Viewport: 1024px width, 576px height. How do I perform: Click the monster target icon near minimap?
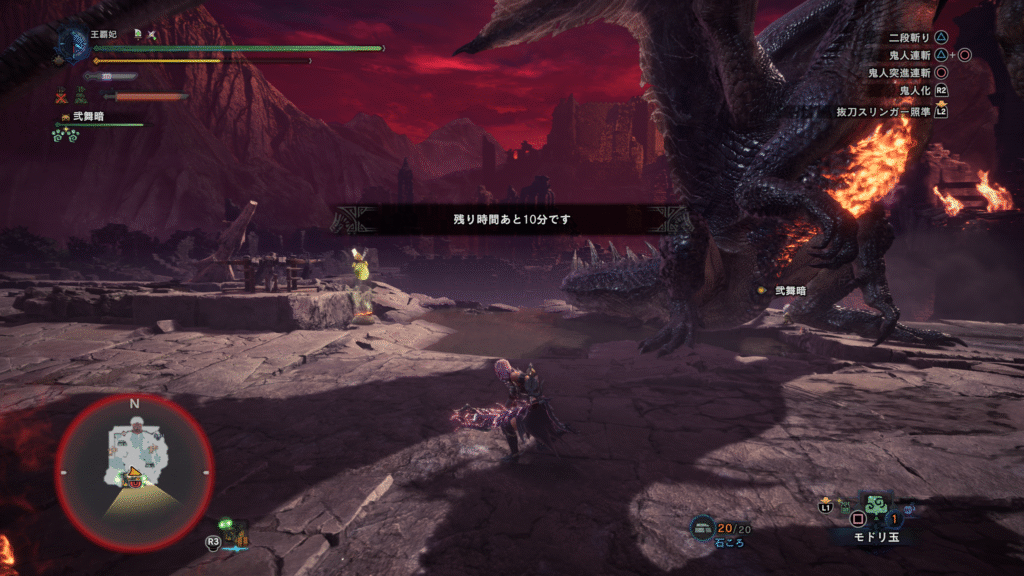[233, 532]
